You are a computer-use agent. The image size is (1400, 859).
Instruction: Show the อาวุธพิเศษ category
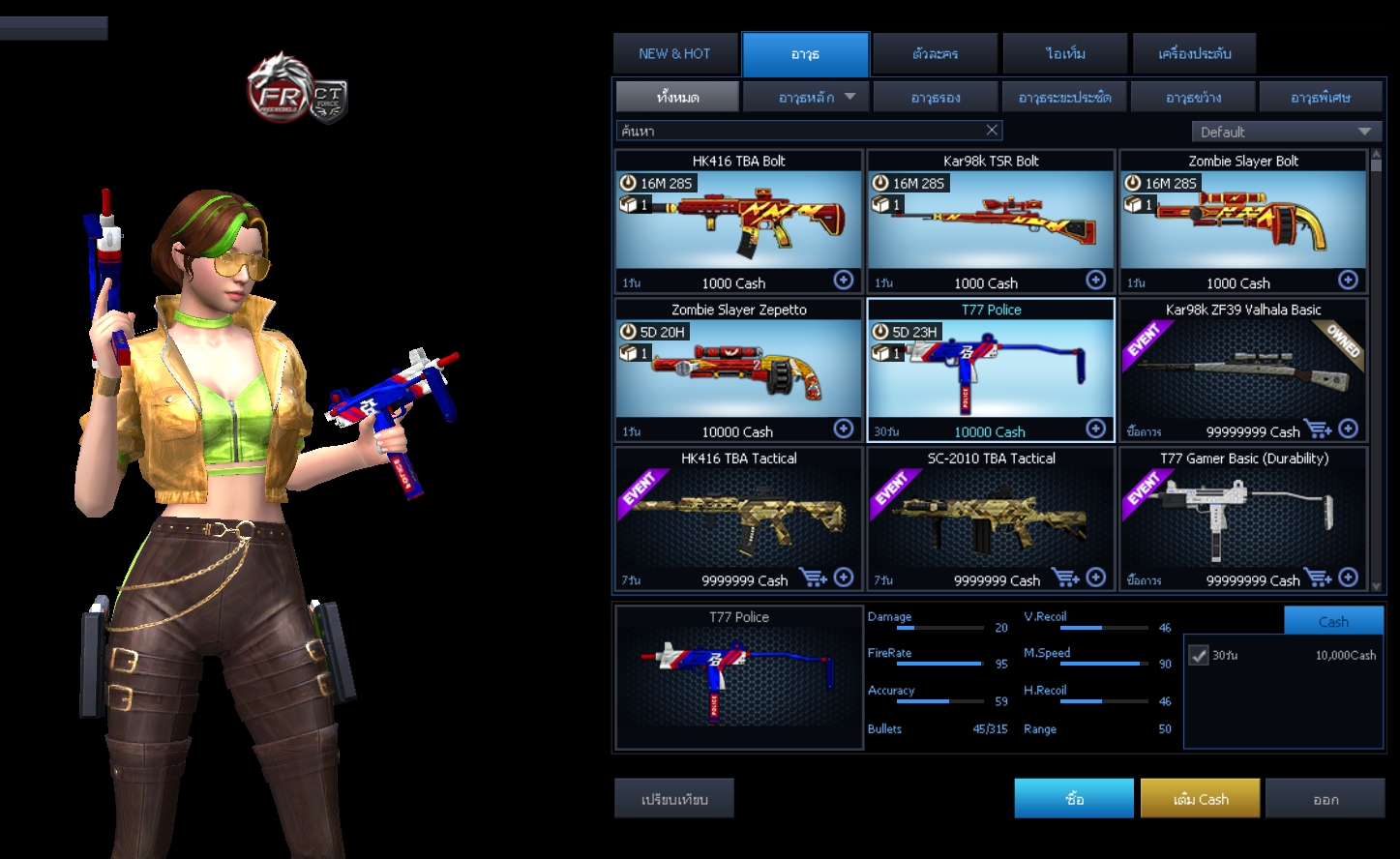pos(1320,97)
